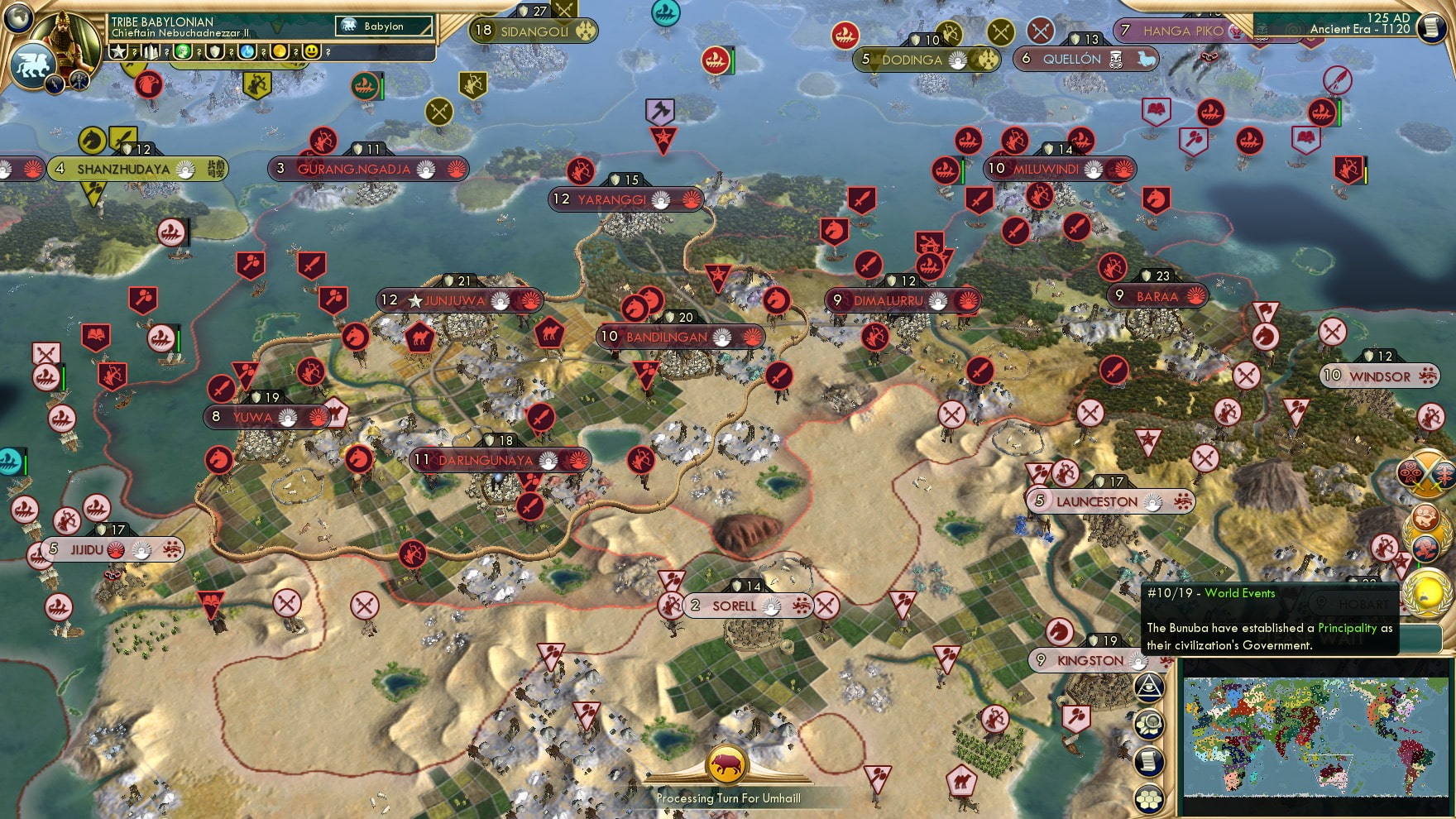Click the minimap to pan the view
Viewport: 1456px width, 819px height.
coord(1315,736)
